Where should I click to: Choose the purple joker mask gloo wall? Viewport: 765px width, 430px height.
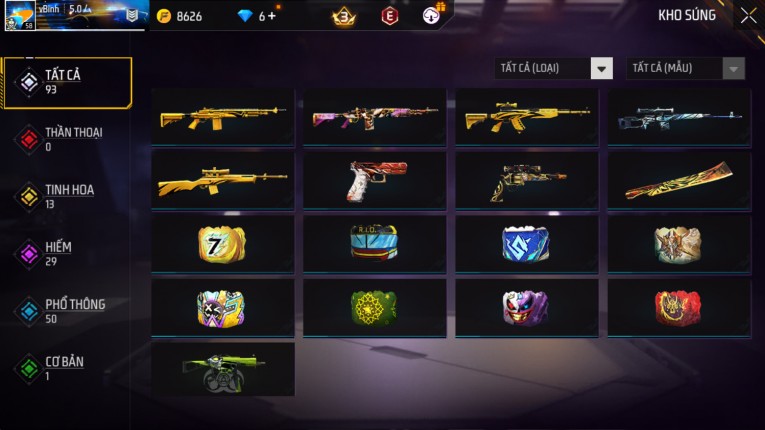527,306
